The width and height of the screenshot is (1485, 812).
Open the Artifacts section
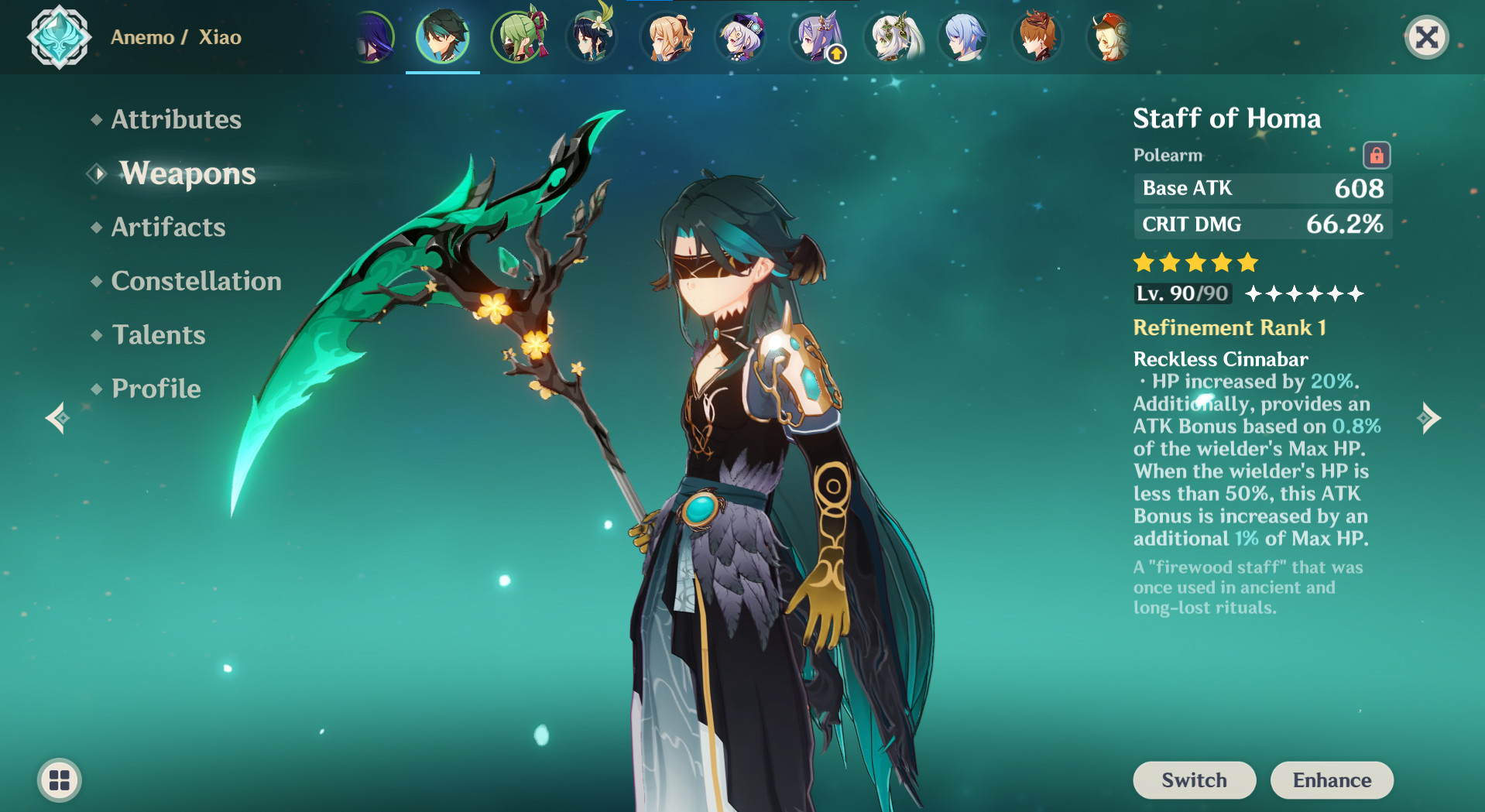tap(167, 227)
